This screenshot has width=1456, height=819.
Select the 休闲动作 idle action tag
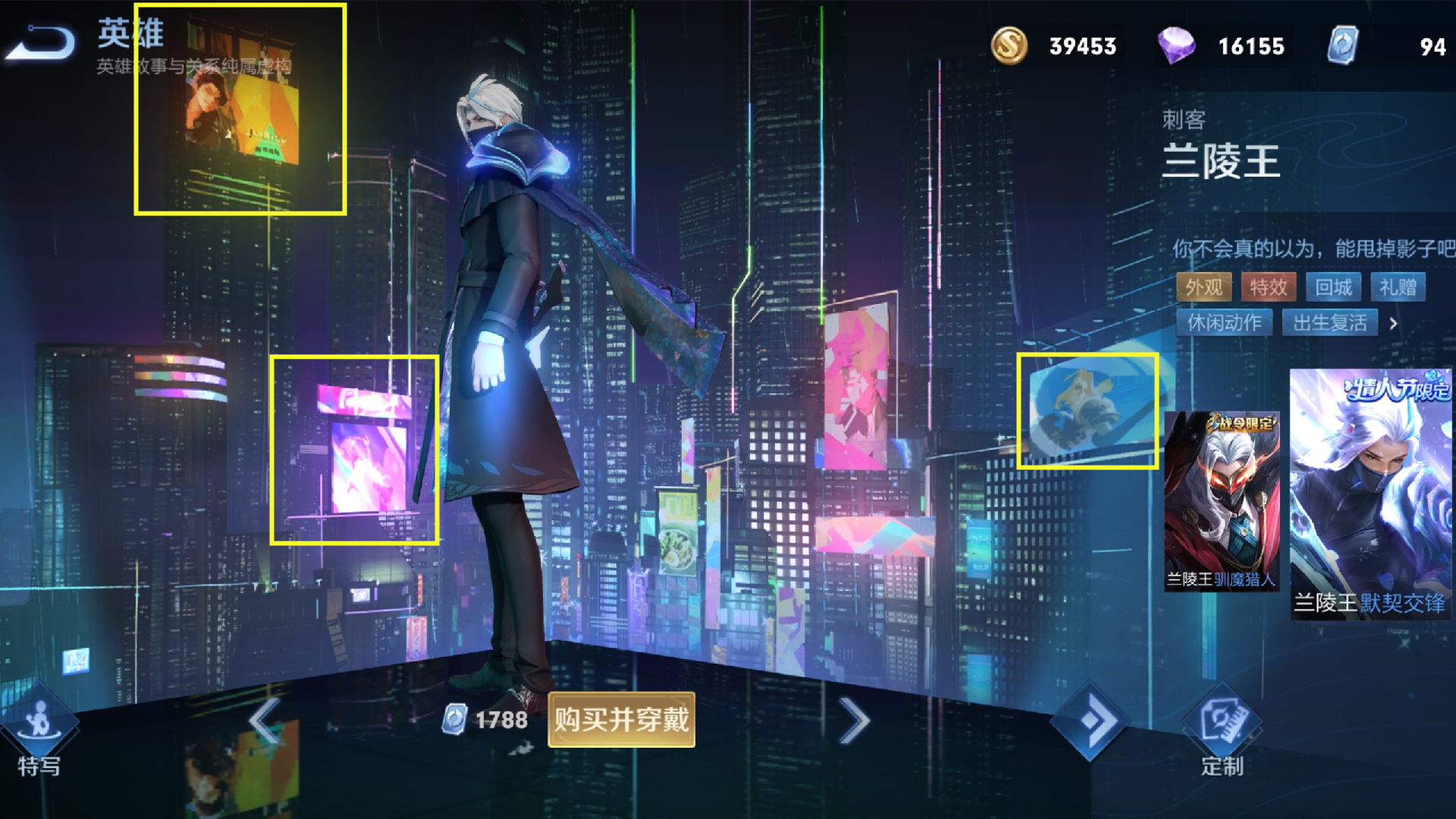[1224, 323]
